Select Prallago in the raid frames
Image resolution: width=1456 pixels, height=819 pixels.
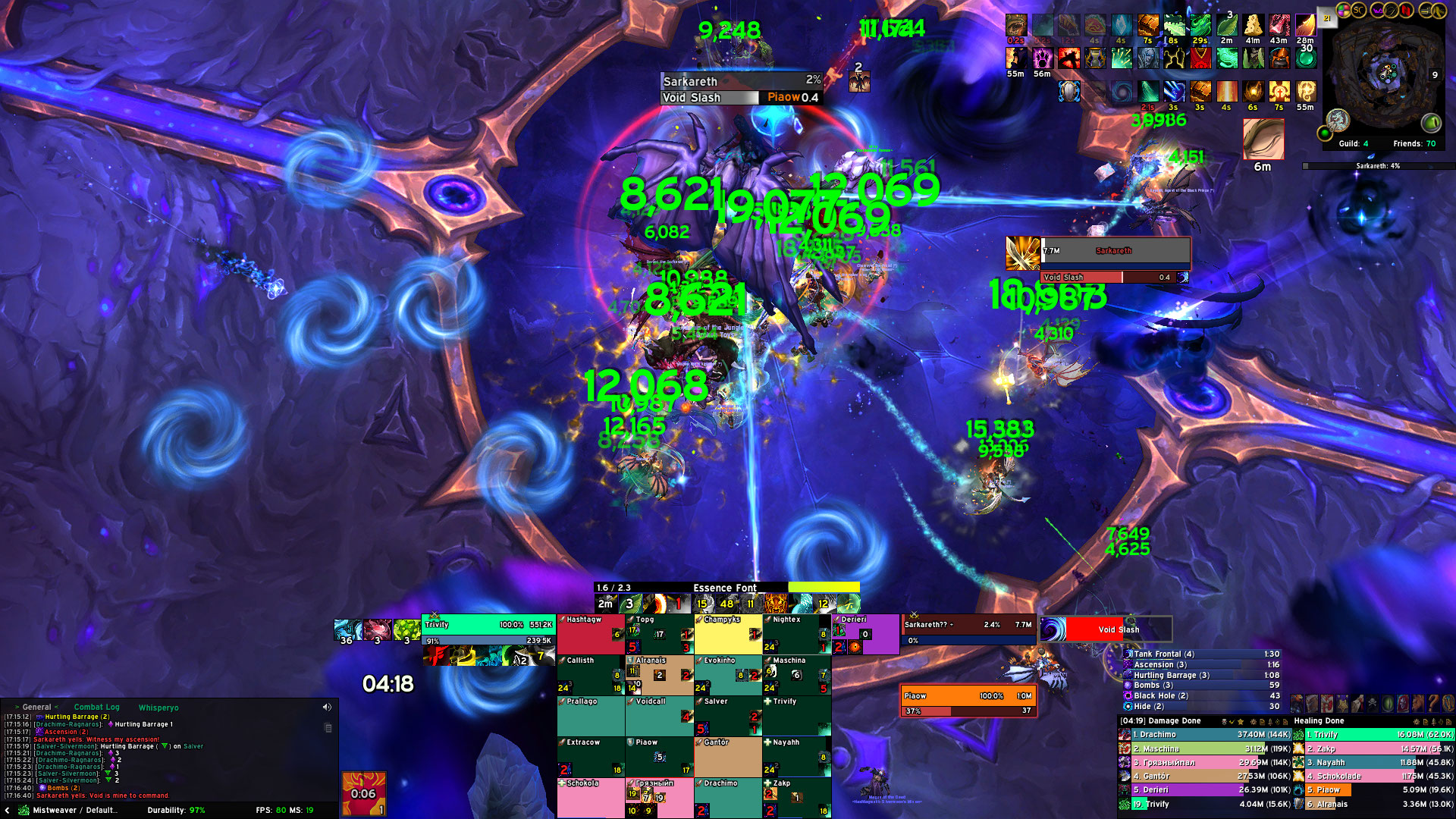591,717
